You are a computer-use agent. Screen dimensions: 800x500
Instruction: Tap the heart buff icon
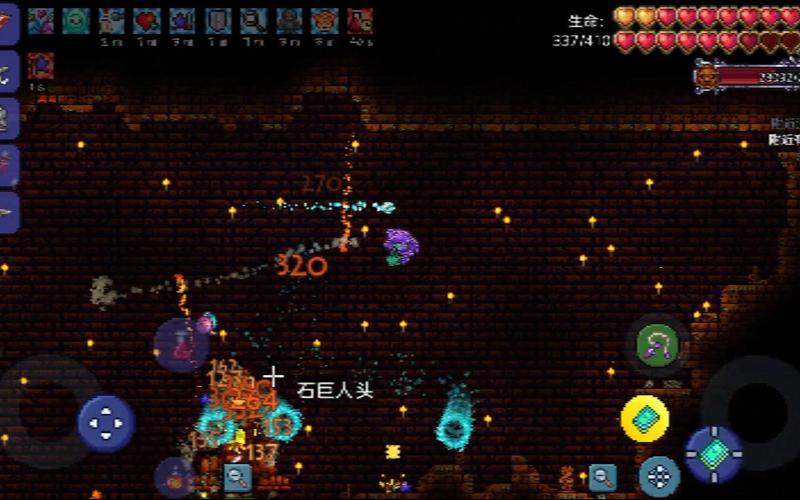click(147, 20)
